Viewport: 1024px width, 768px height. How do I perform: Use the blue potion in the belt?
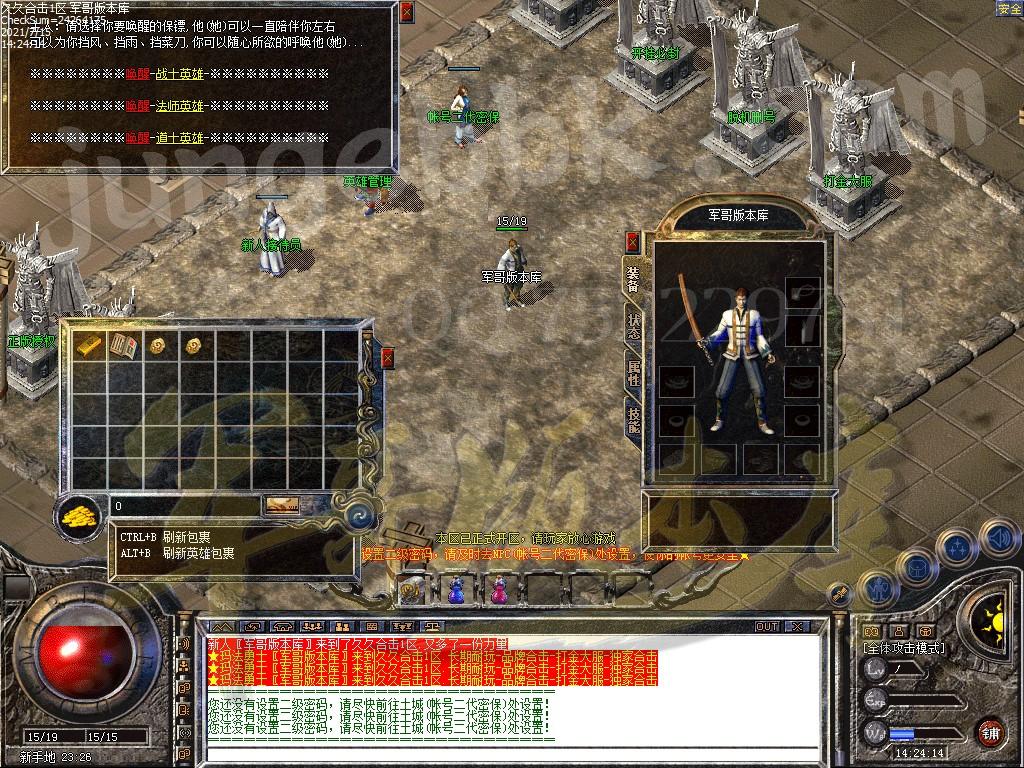pos(456,591)
